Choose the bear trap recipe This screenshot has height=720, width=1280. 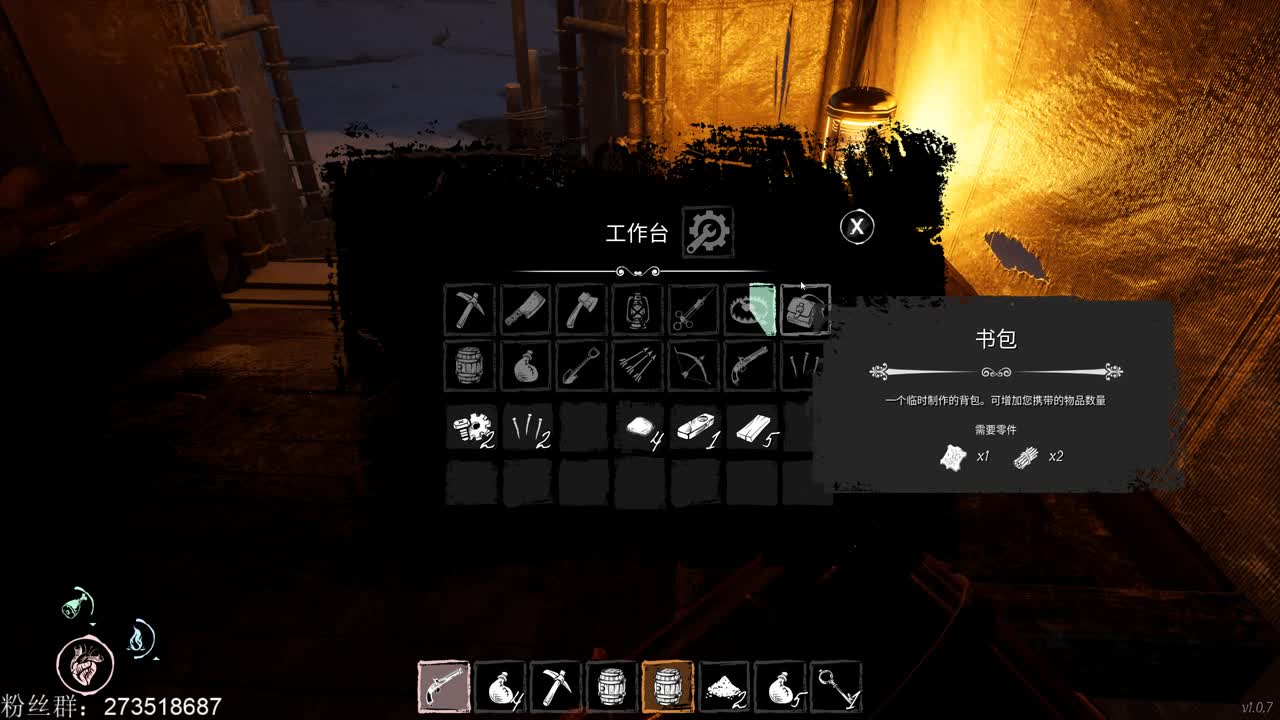point(749,310)
